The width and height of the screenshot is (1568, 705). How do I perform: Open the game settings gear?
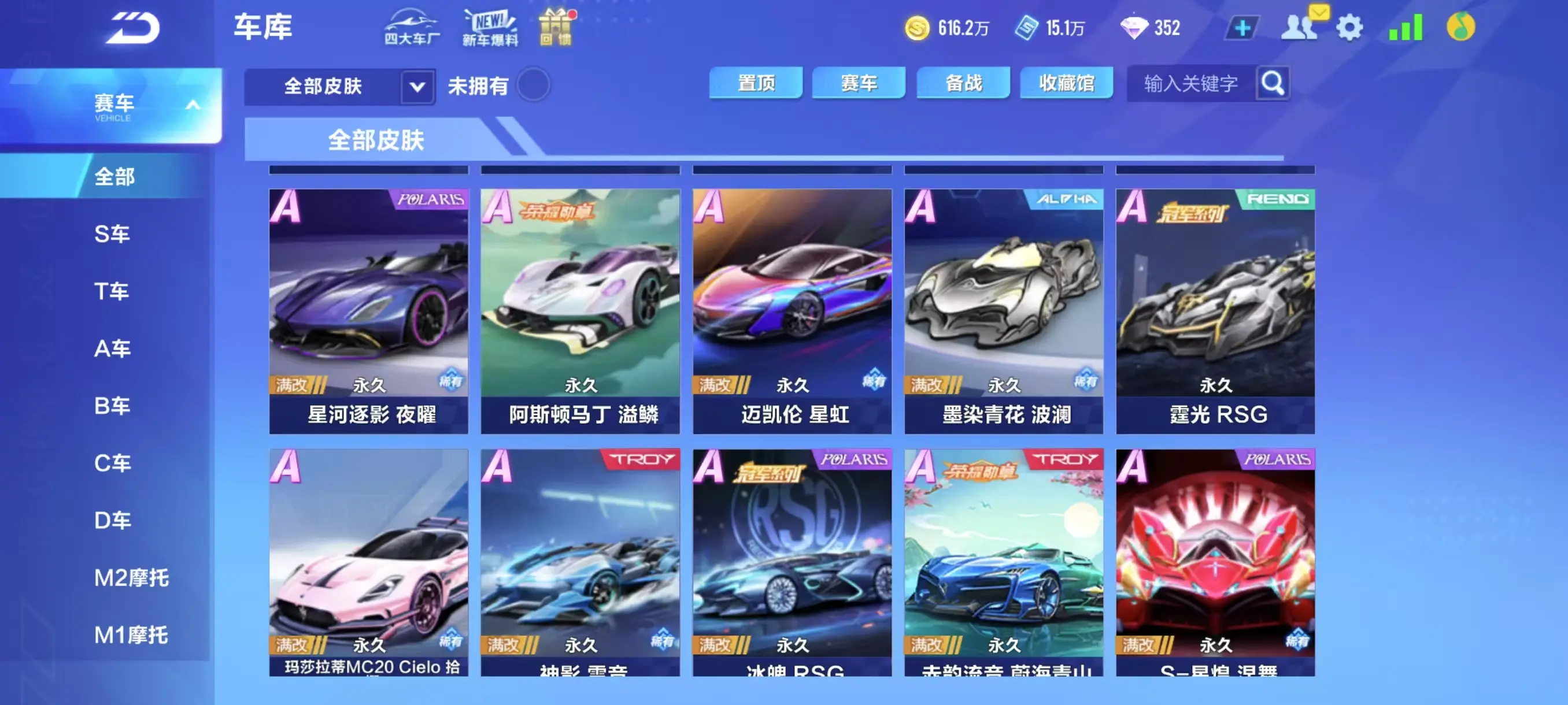click(1350, 27)
